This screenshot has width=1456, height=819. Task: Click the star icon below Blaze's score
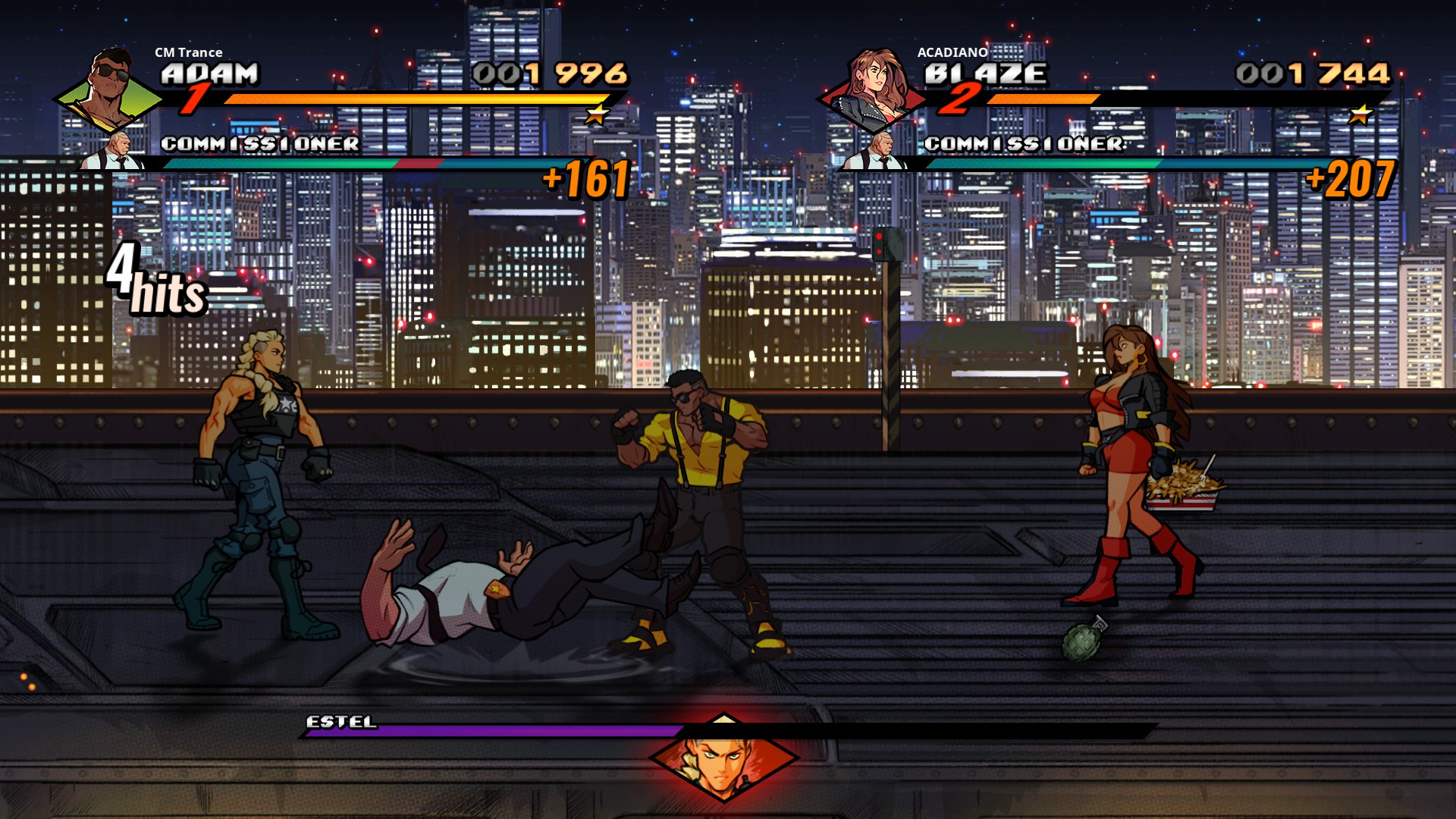[1361, 114]
